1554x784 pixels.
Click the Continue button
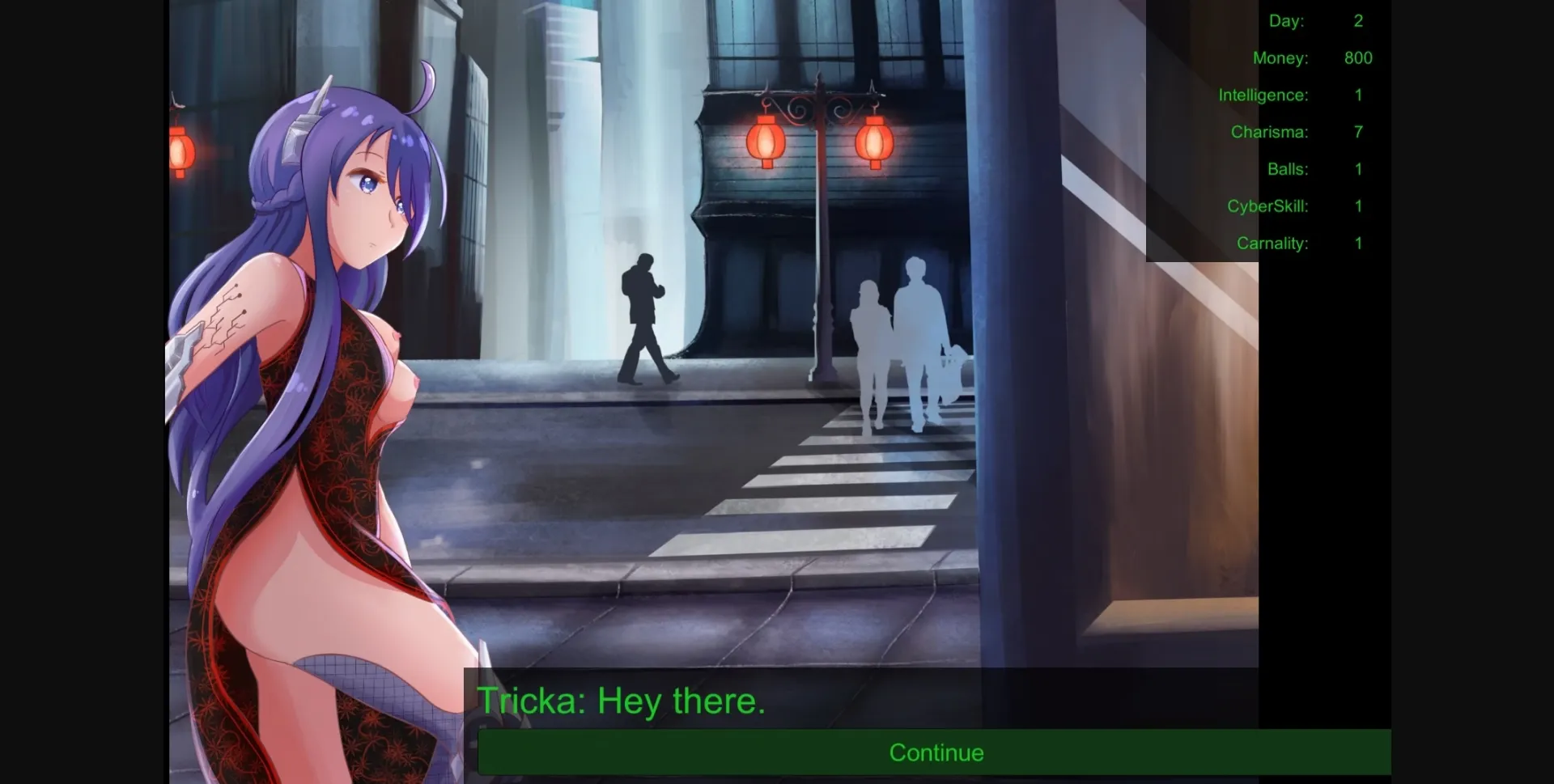(936, 752)
